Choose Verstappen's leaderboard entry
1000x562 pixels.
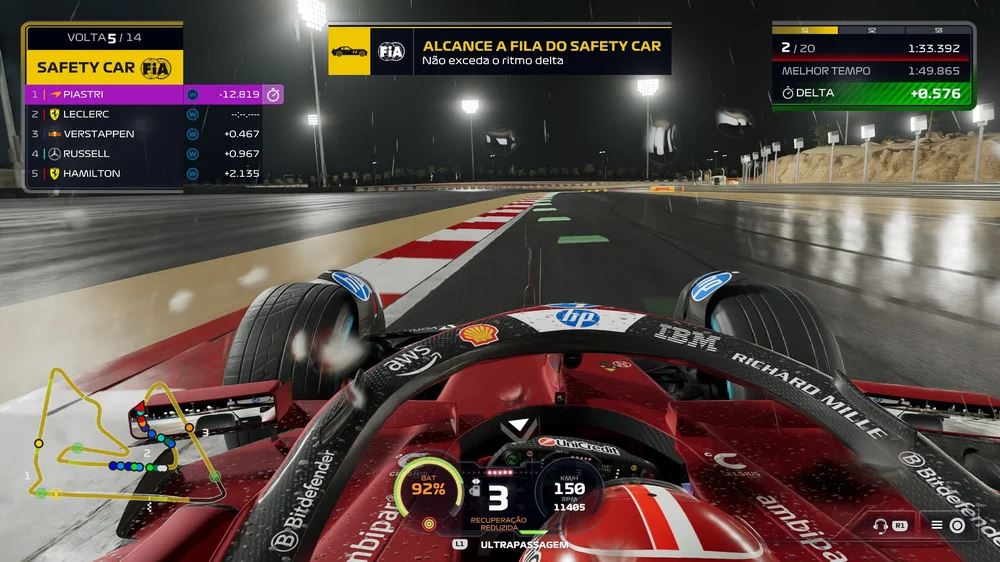coord(150,134)
